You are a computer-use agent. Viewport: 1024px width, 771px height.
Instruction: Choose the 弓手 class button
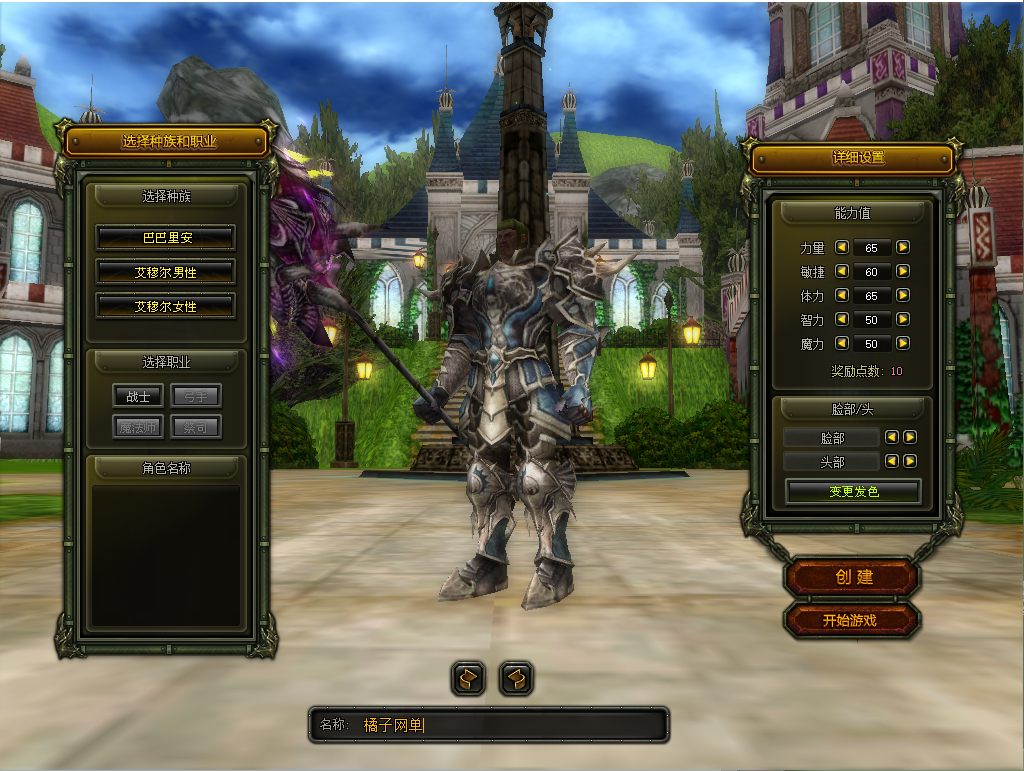[x=195, y=396]
